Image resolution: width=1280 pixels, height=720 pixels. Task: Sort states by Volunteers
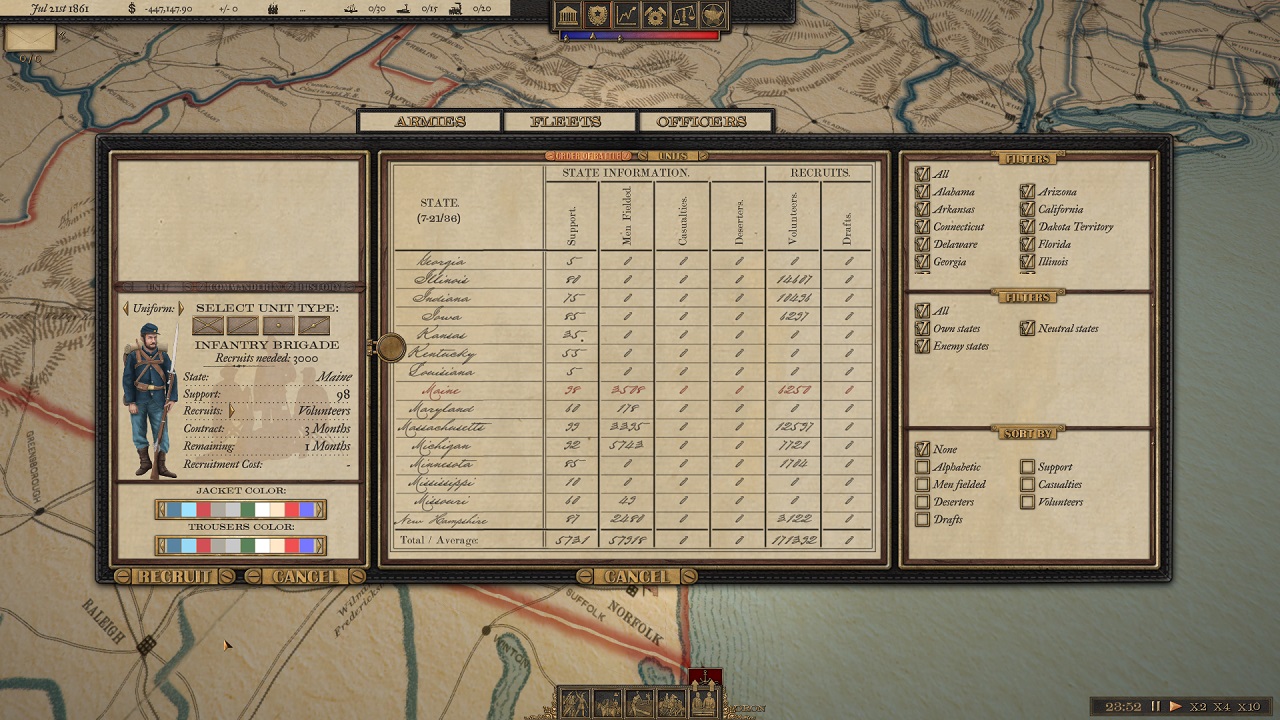click(x=1027, y=502)
